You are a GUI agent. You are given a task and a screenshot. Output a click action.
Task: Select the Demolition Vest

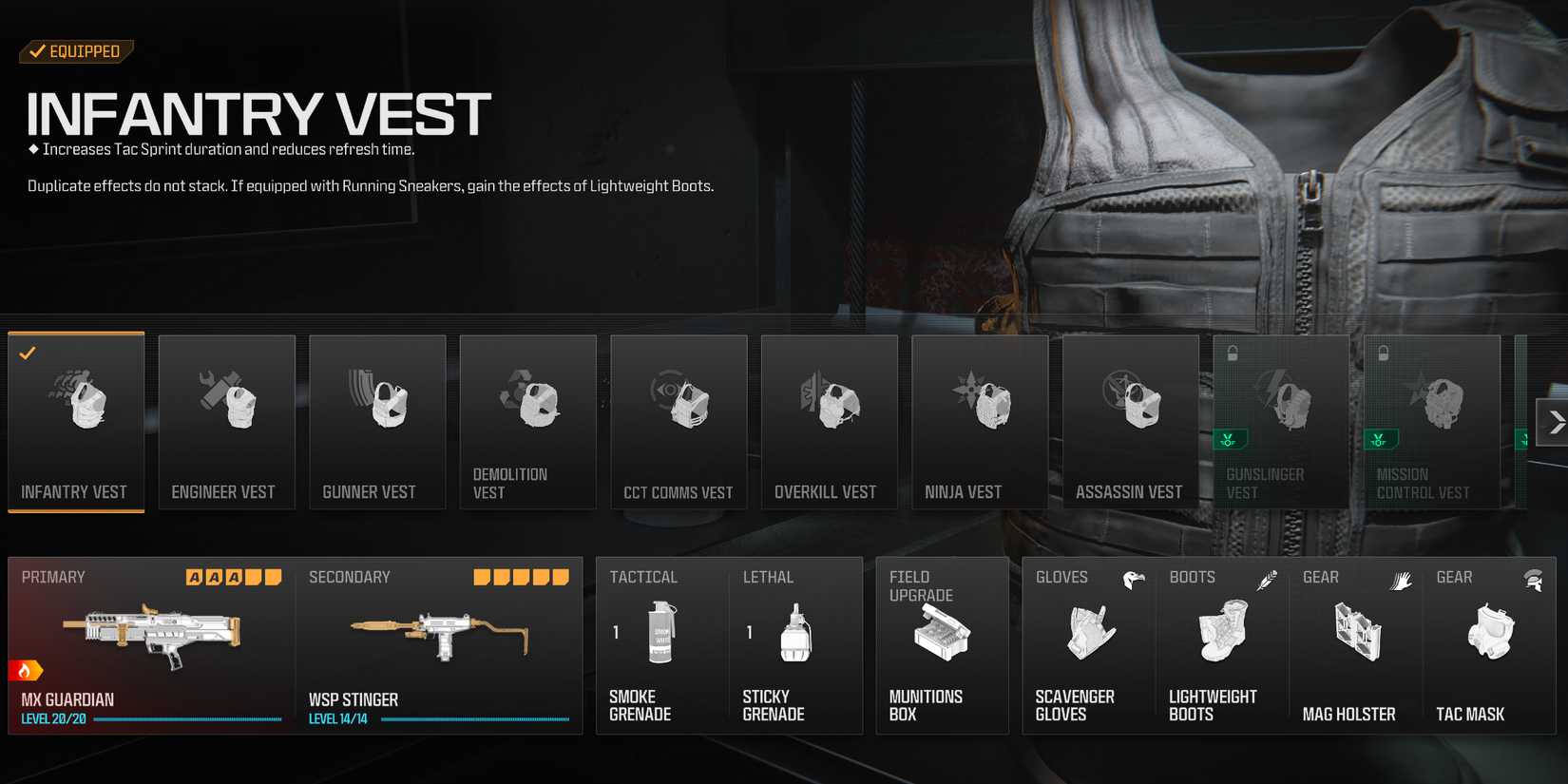coord(527,422)
